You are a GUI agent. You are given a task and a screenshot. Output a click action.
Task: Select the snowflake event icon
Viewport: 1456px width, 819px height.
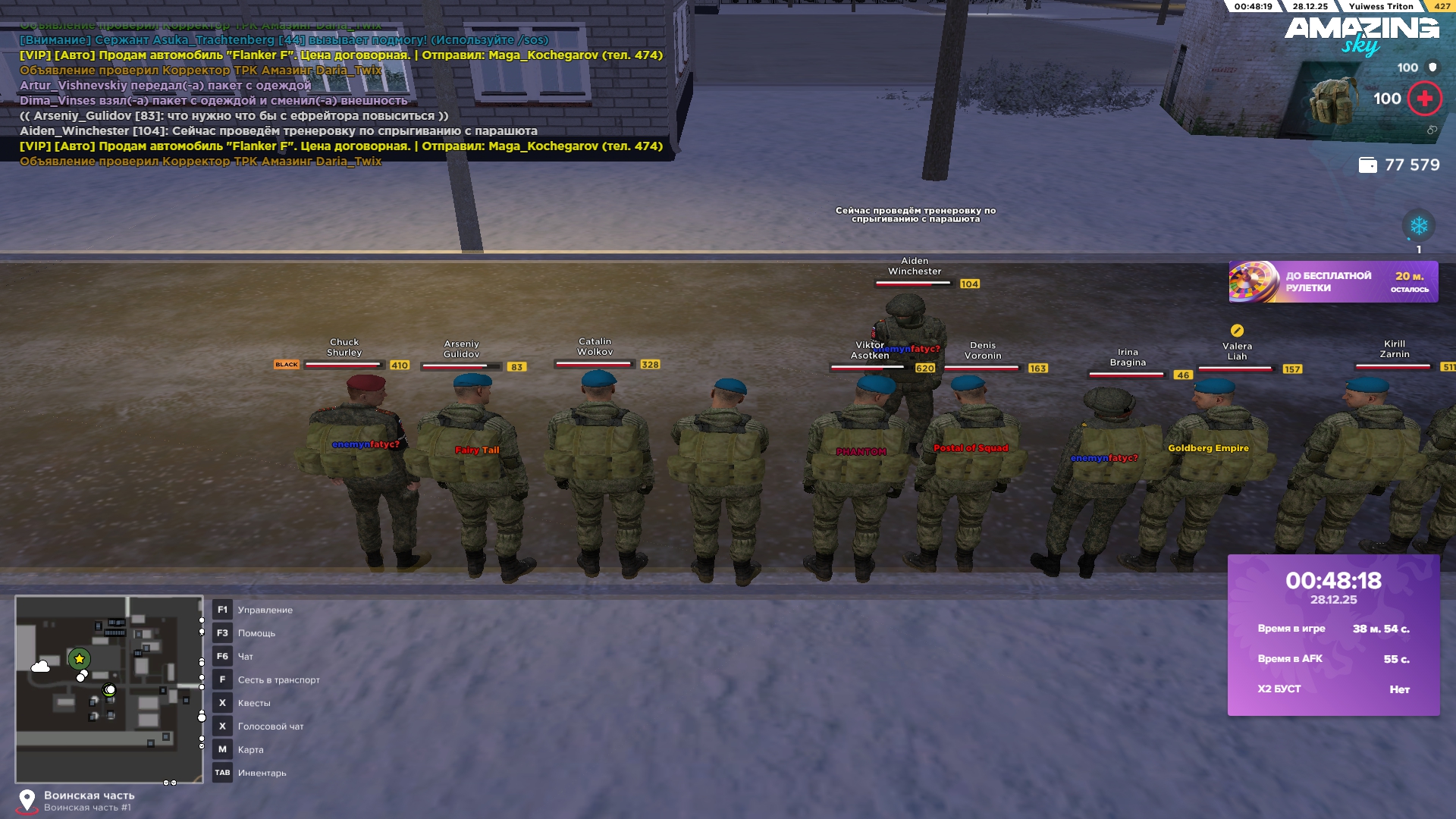coord(1418,225)
